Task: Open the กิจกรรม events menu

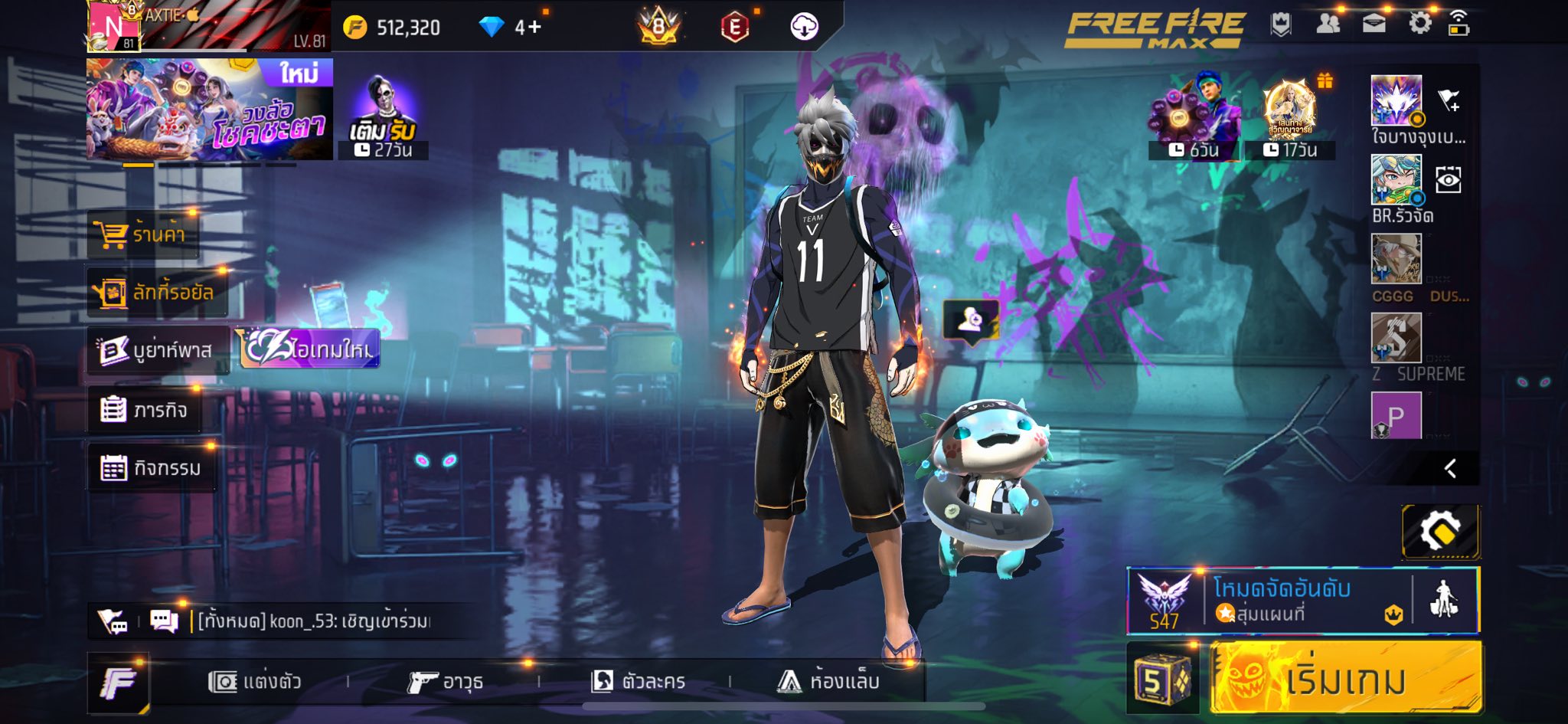Action: click(152, 467)
